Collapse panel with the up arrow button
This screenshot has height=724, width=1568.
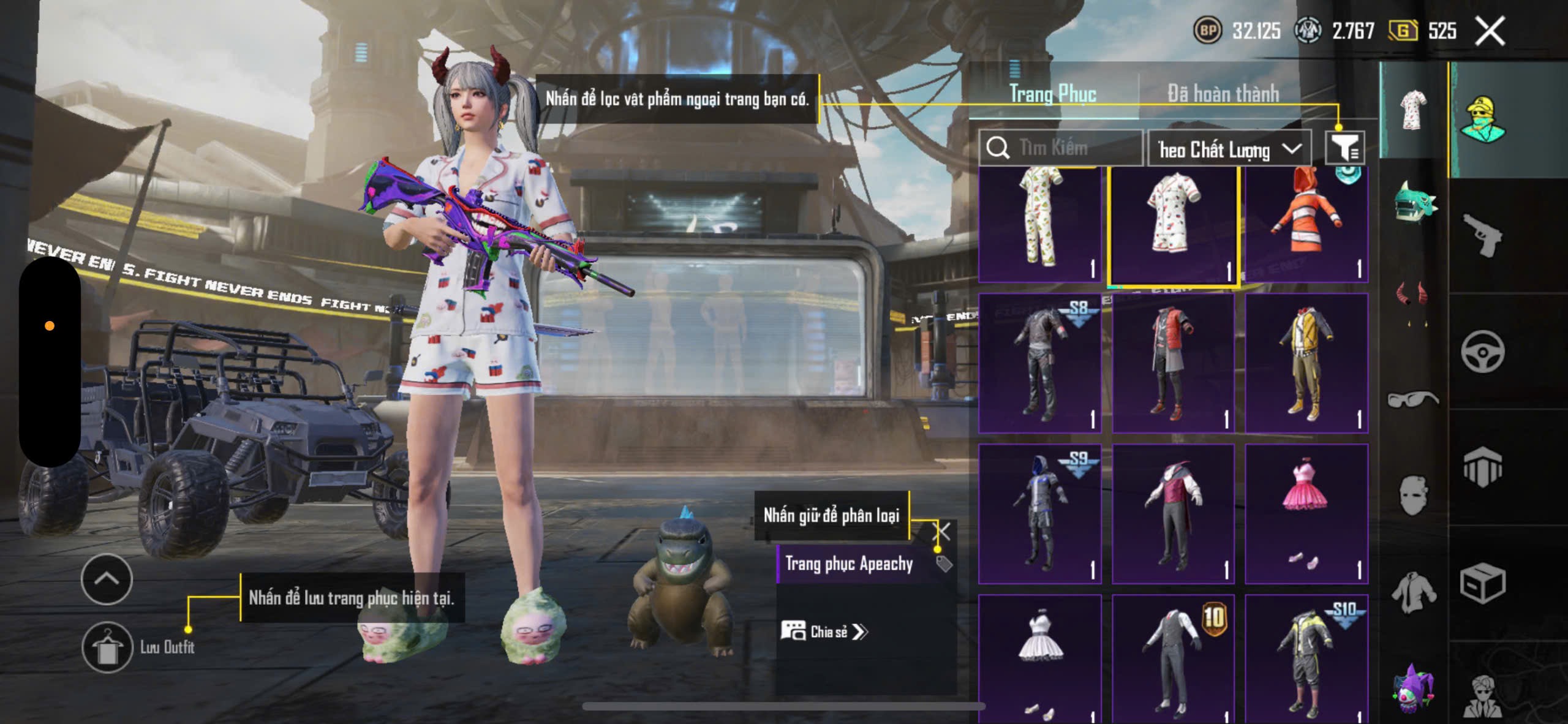tap(107, 579)
